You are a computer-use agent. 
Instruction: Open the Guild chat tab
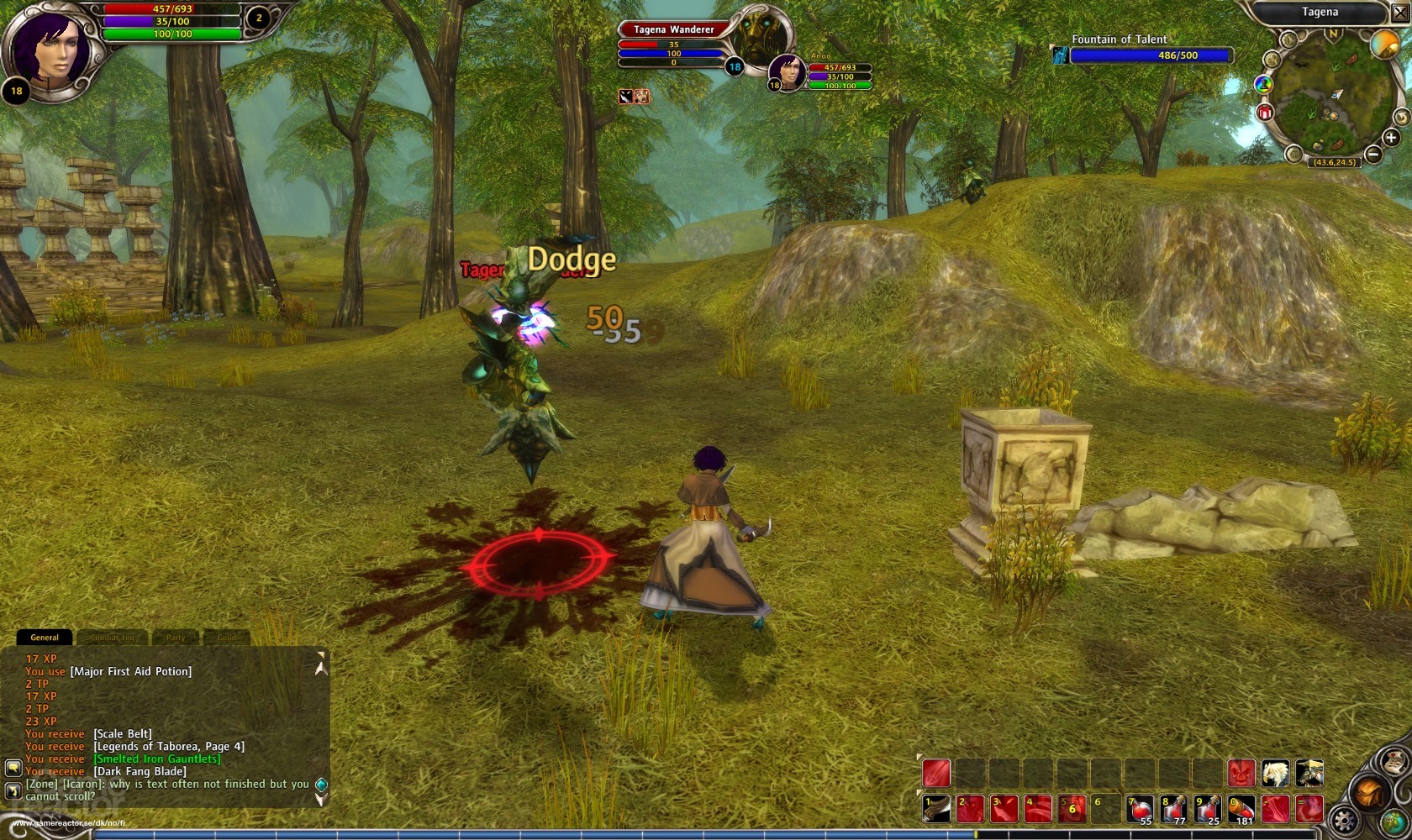click(227, 638)
